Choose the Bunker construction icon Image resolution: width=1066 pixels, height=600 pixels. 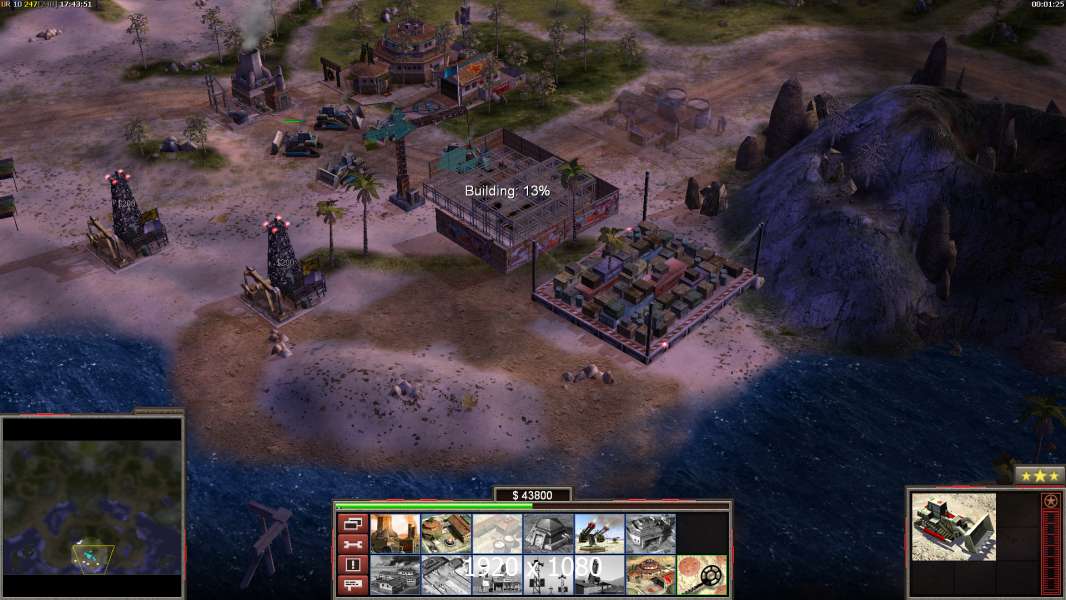coord(548,534)
